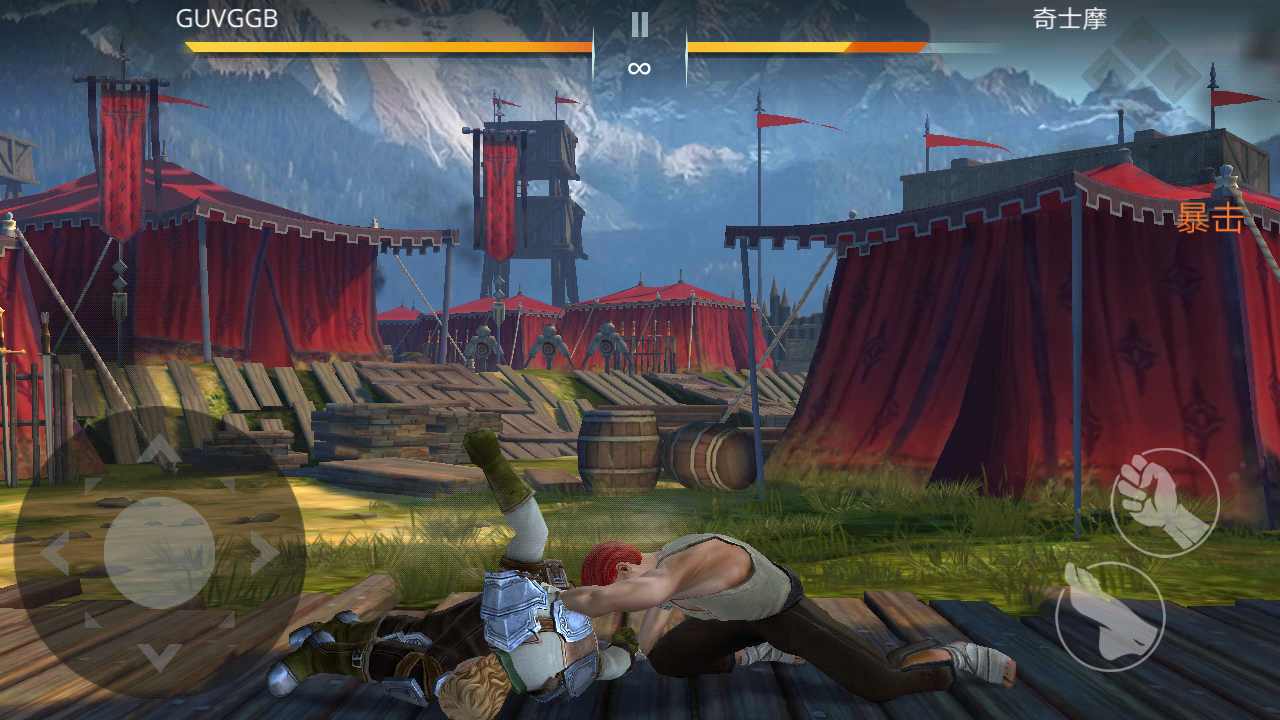Click the virtual joystick center knob

click(159, 552)
